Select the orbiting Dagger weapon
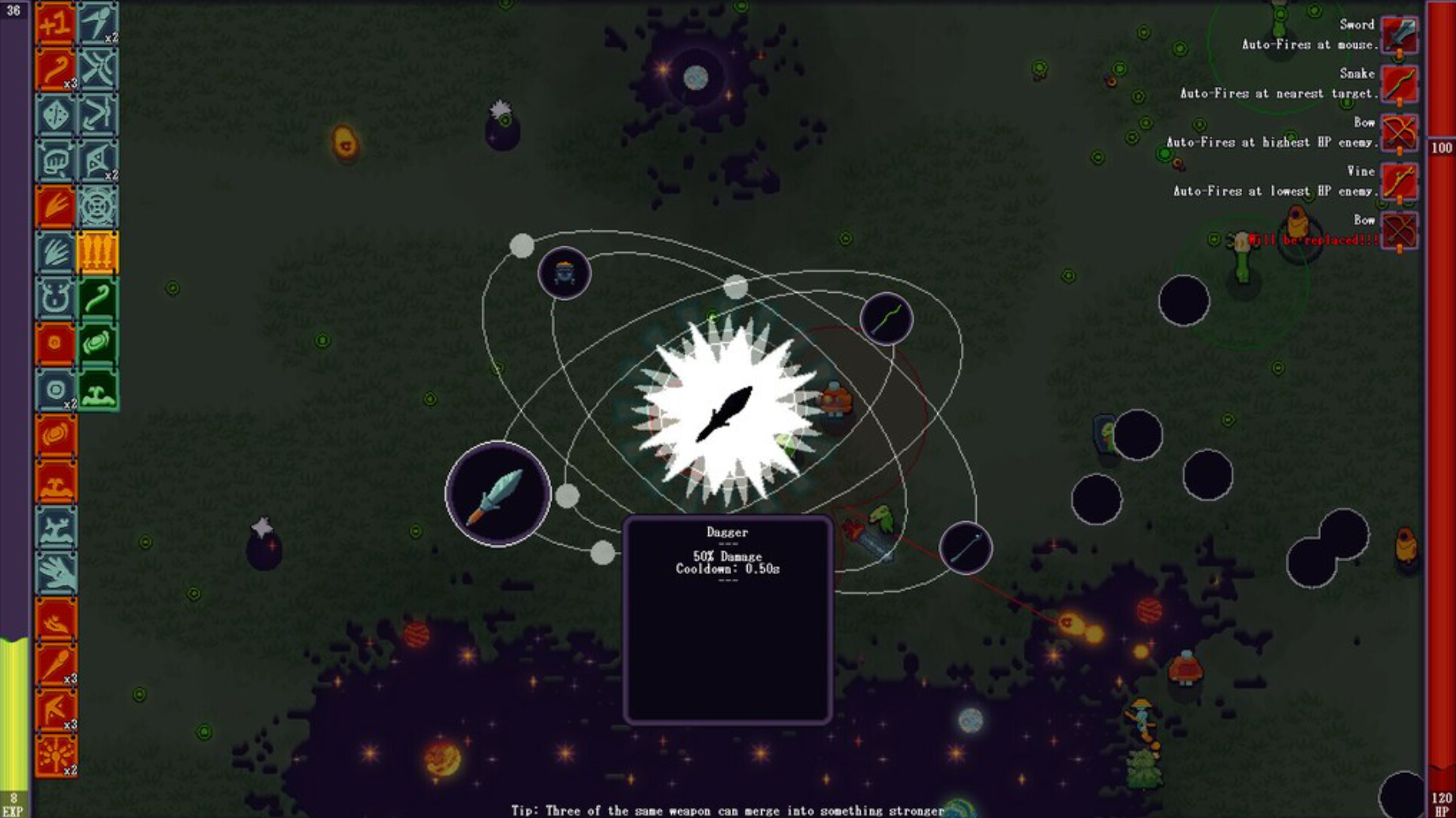This screenshot has height=818, width=1456. click(497, 493)
